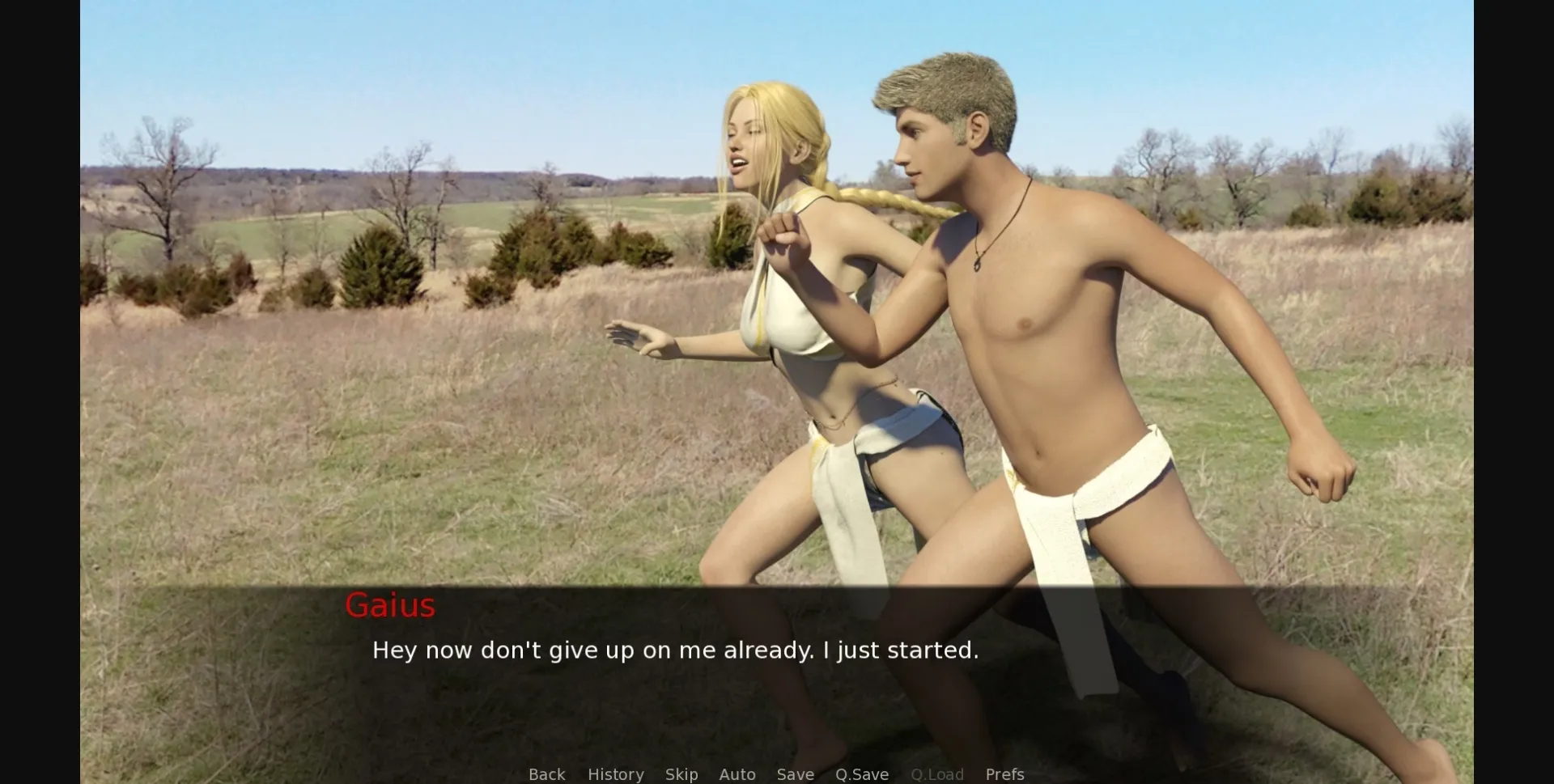Open the dialogue History log
The height and width of the screenshot is (784, 1554).
click(615, 774)
